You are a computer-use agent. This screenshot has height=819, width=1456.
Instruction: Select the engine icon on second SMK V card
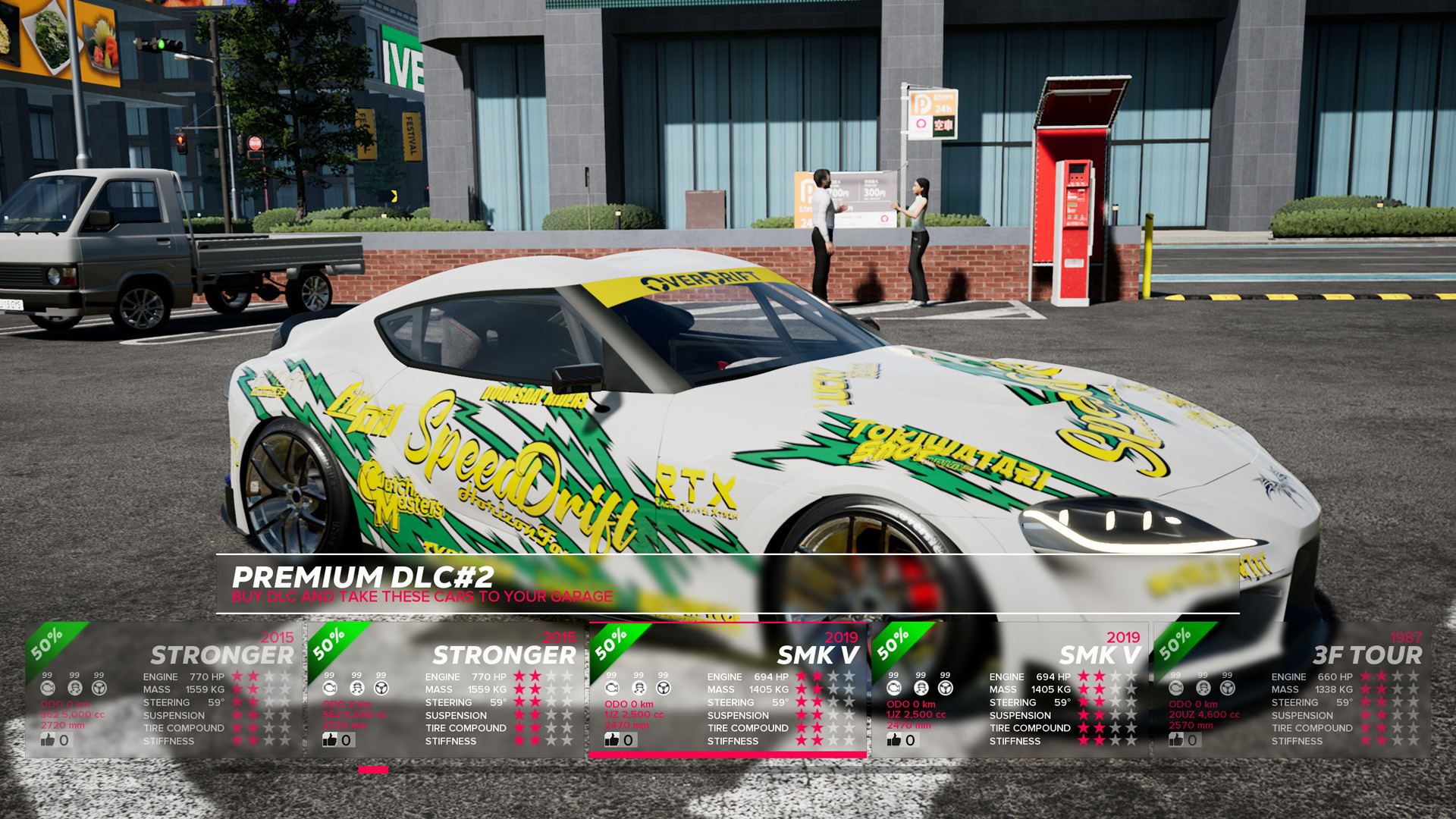click(x=893, y=687)
